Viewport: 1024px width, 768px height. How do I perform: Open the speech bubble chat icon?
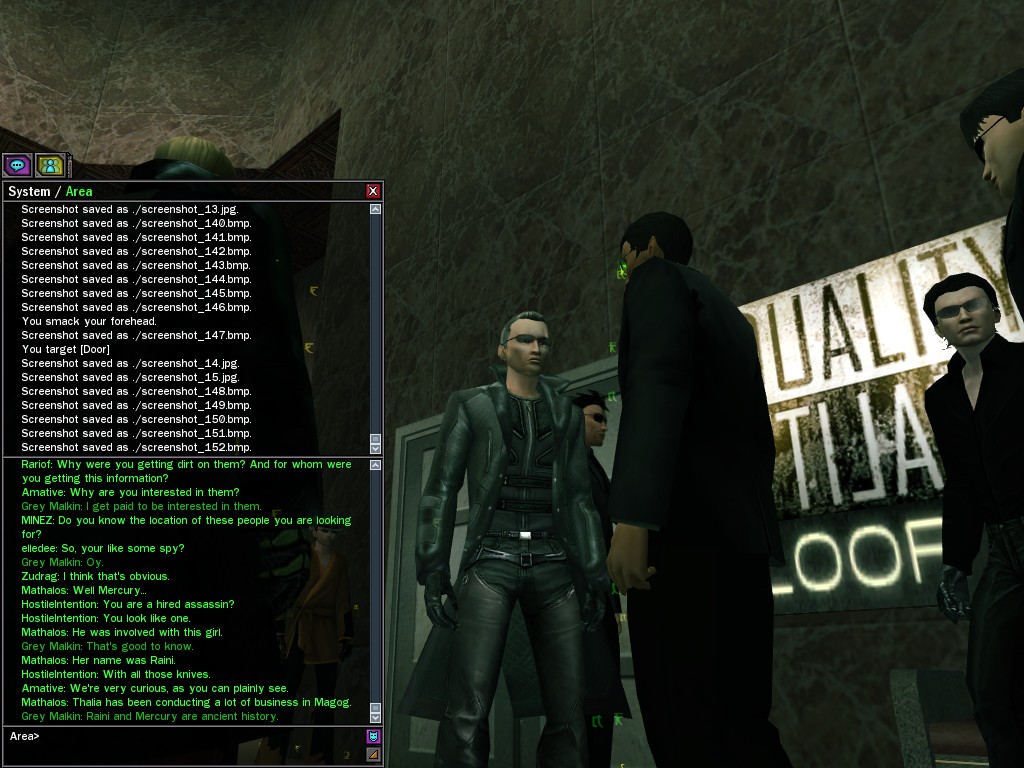point(17,165)
